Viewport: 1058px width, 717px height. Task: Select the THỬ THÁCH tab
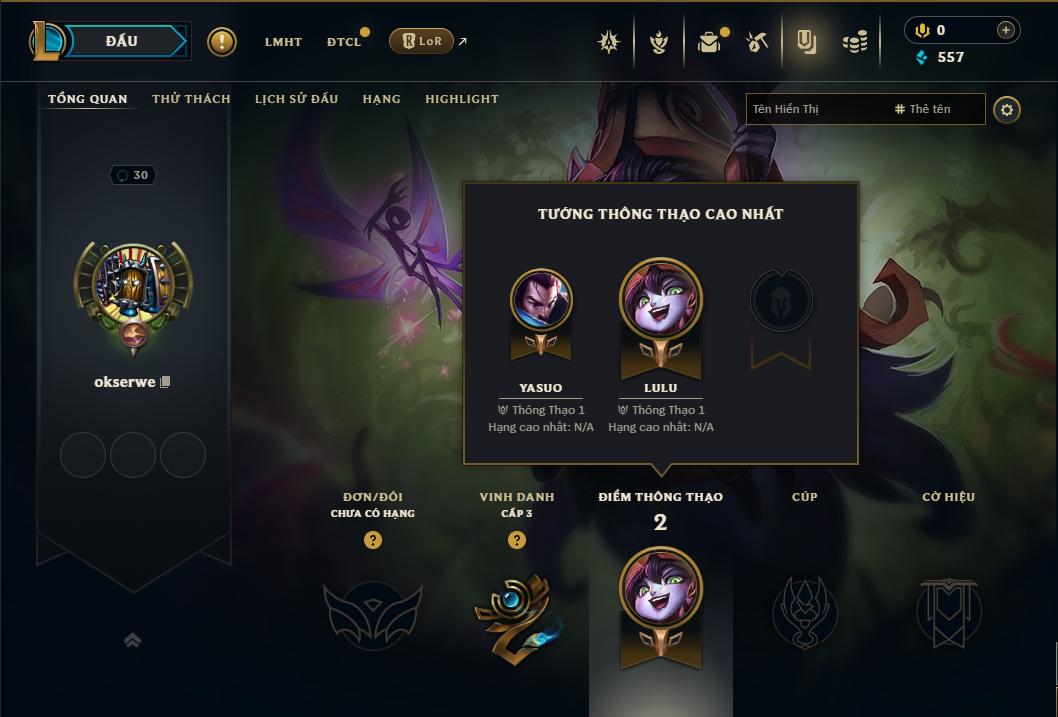pos(191,99)
